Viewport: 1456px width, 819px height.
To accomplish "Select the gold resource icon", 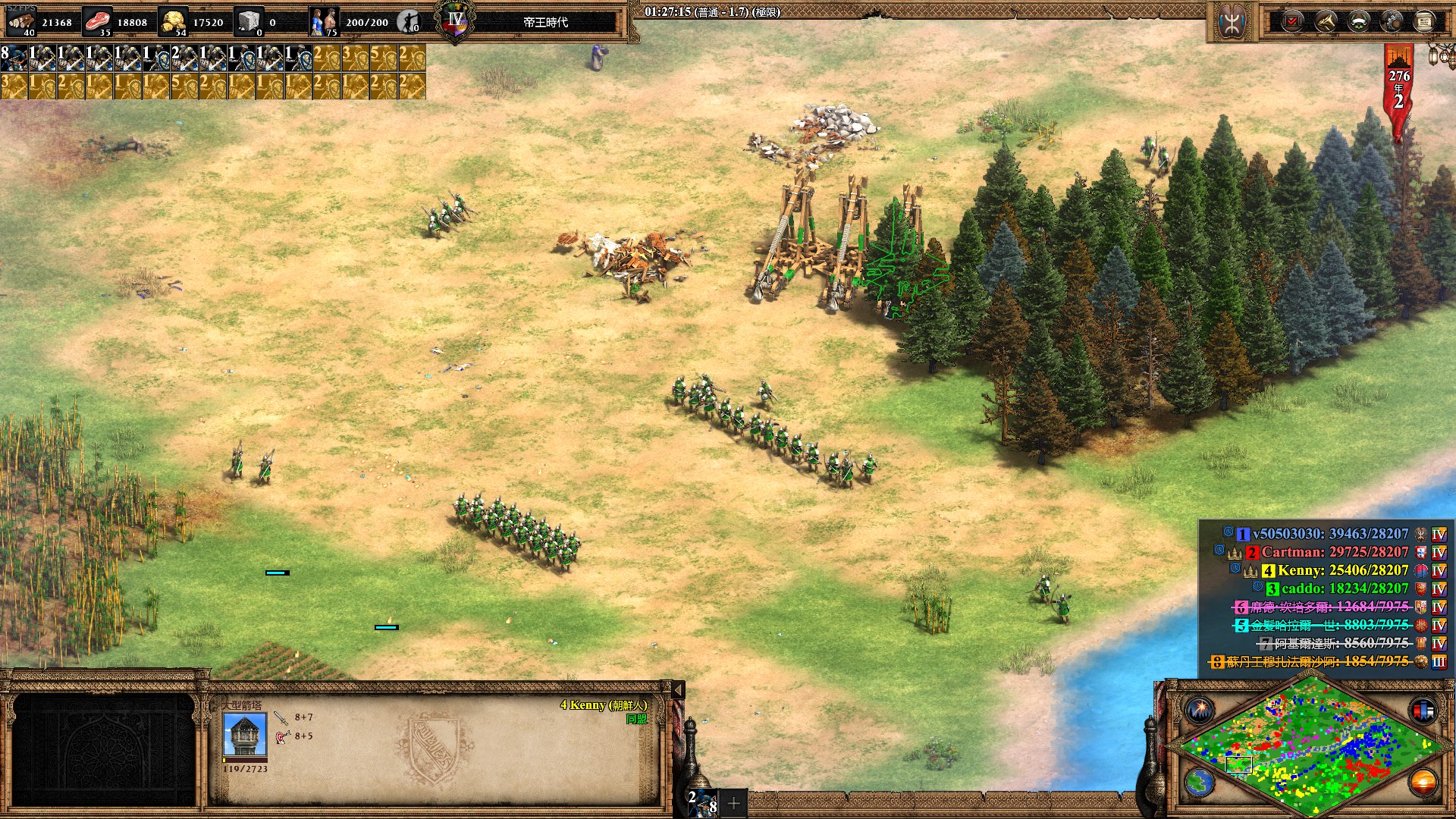I will click(174, 21).
